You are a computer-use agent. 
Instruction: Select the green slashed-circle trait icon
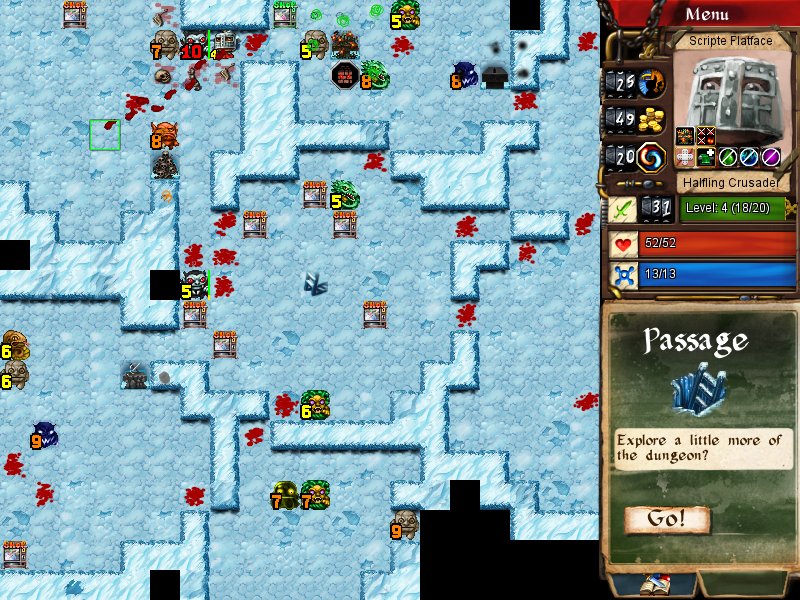(x=728, y=156)
